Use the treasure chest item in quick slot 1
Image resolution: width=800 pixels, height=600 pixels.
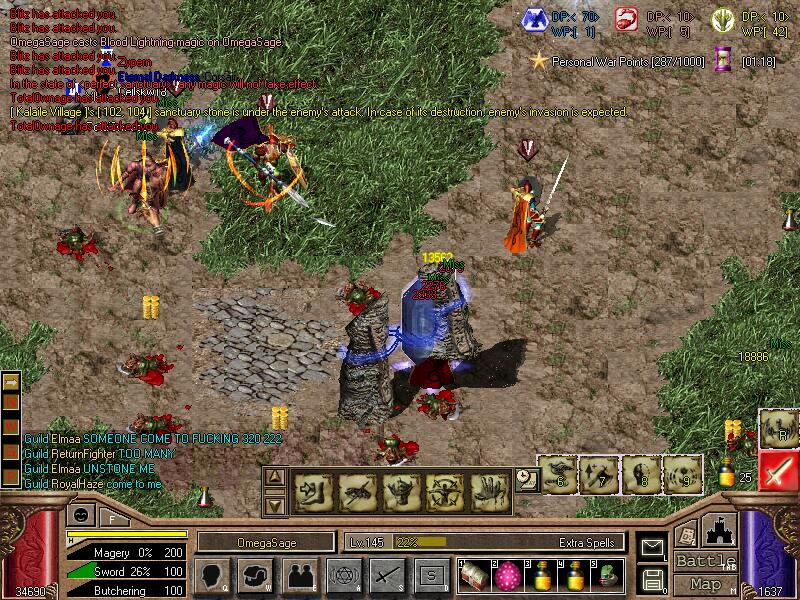(476, 574)
